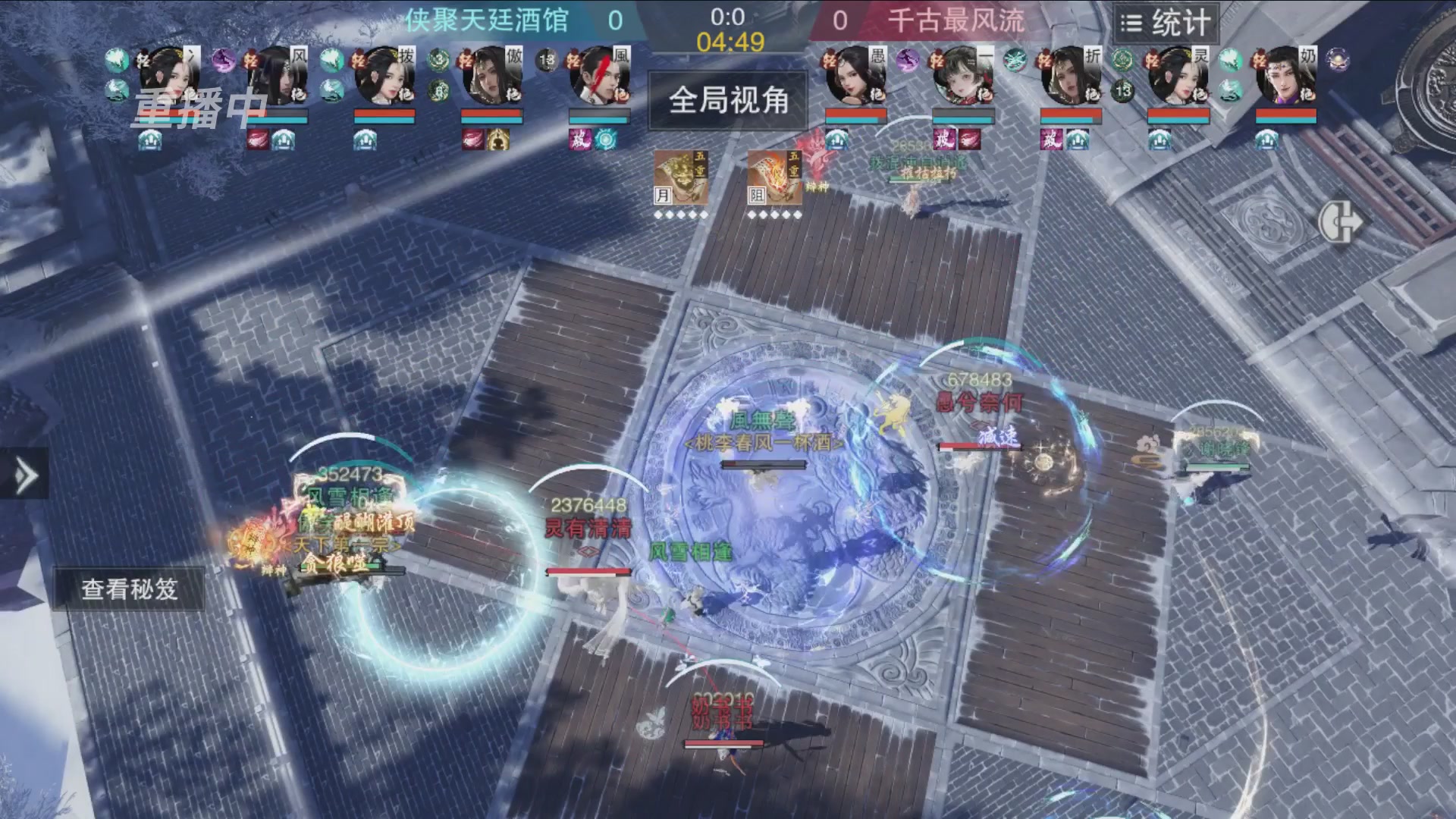
Task: Select team name 侠聚天廷酒馆
Action: click(x=489, y=21)
